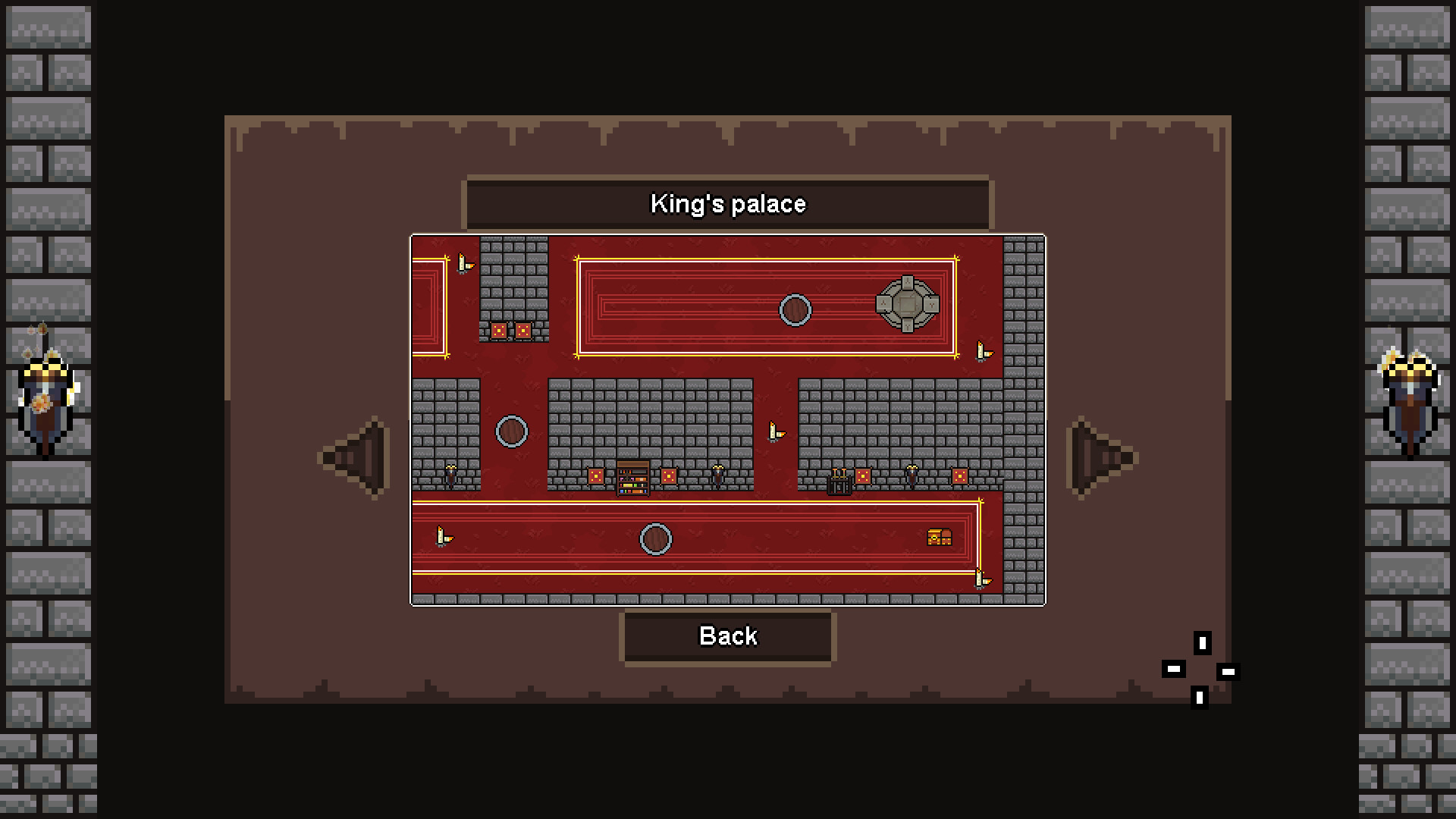
Task: Select the stone pedestal in the throne room
Action: [908, 306]
